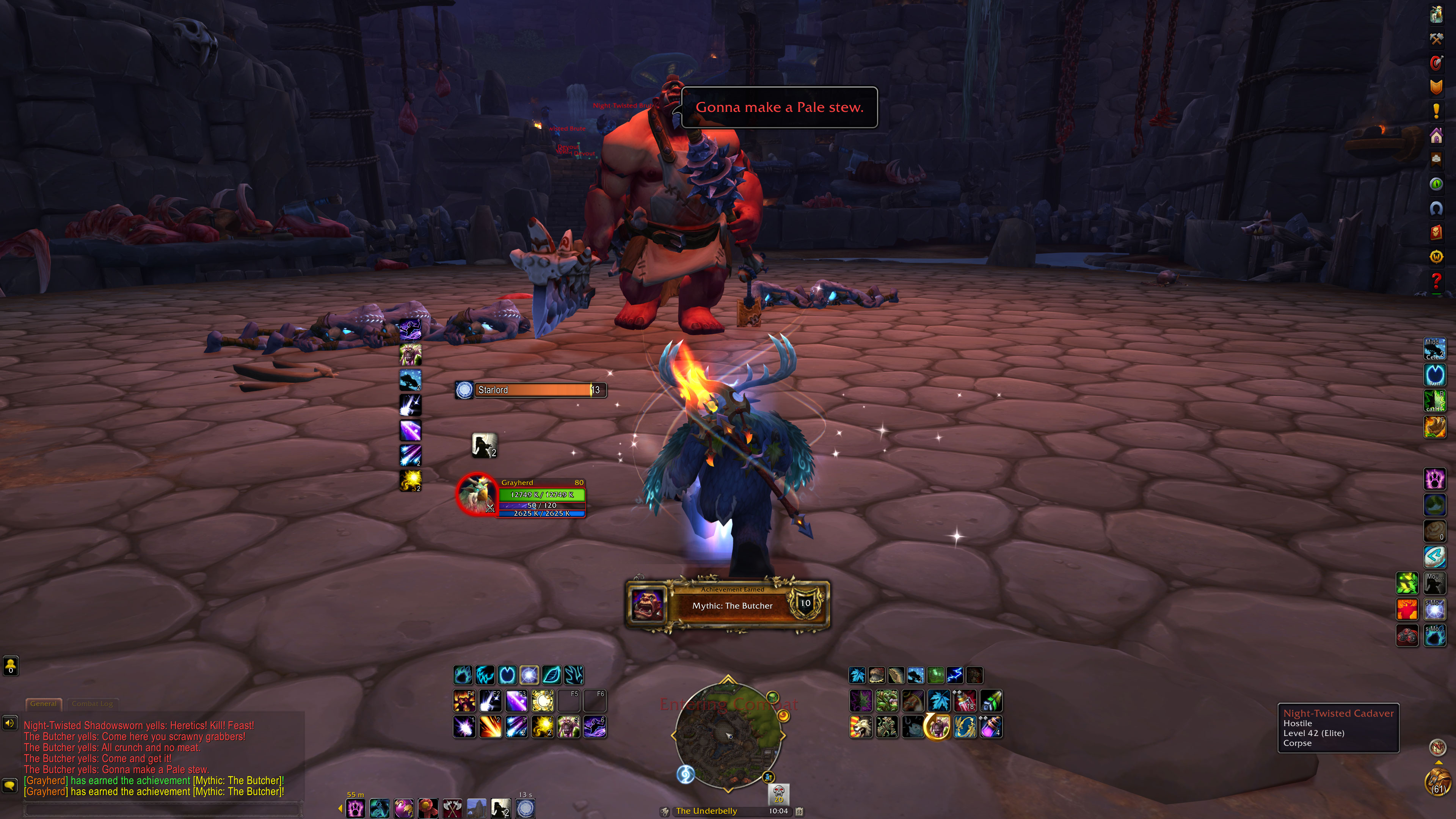Cast the F4 golden sun ability
The height and width of the screenshot is (819, 1456).
[x=543, y=701]
